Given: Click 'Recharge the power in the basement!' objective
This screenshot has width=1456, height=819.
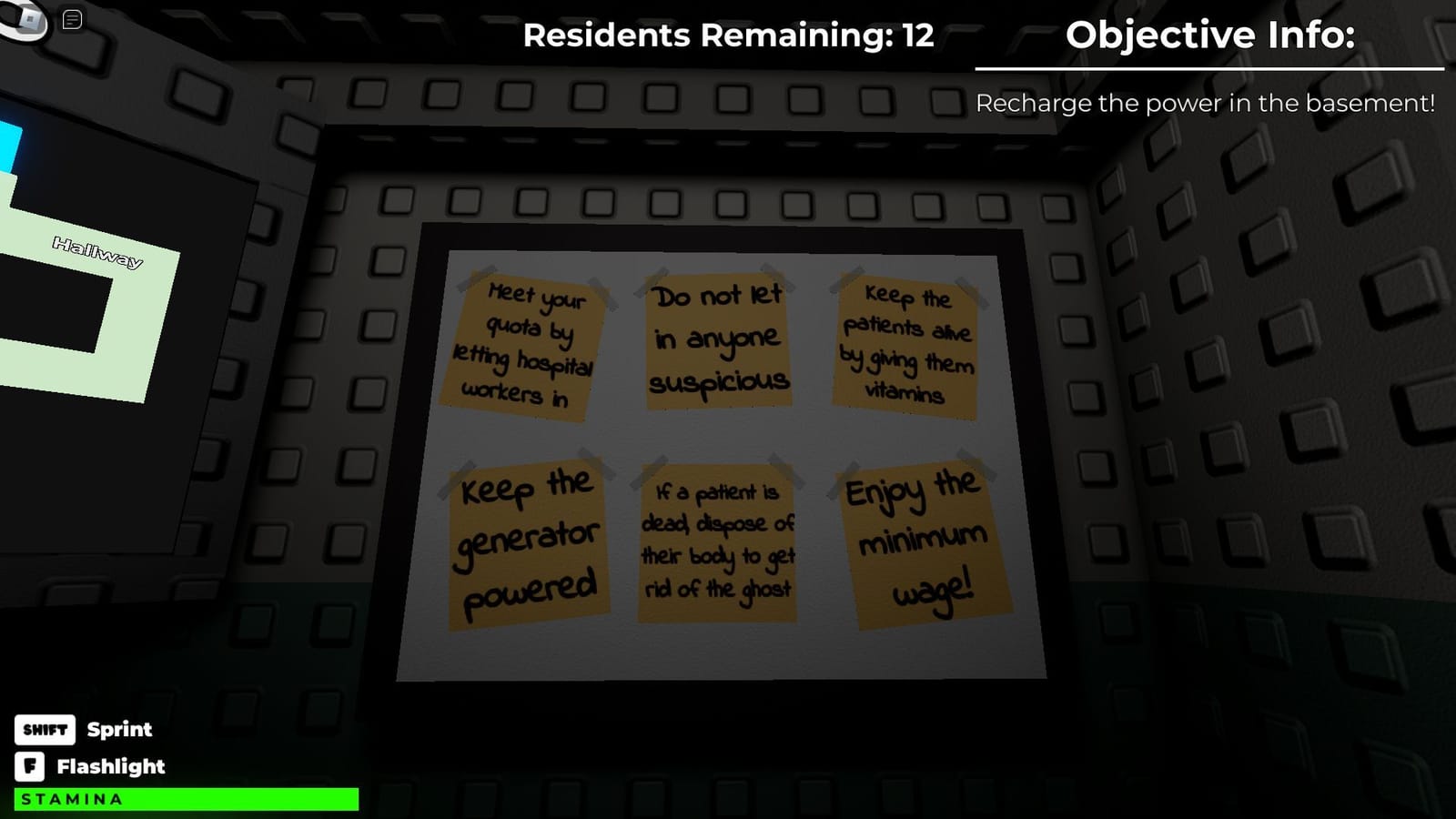Looking at the screenshot, I should (1205, 103).
